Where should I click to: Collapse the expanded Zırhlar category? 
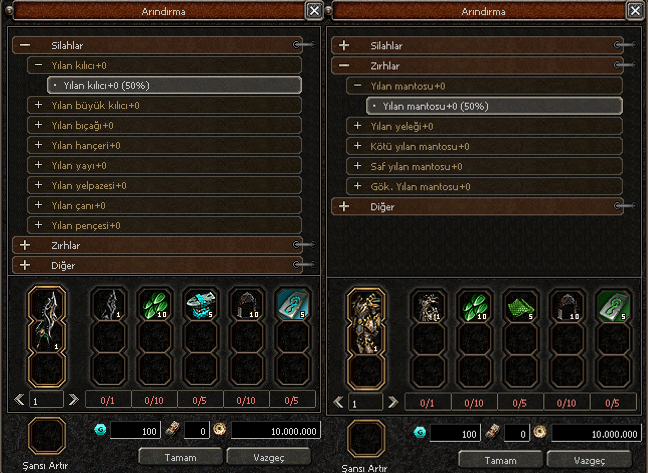click(345, 65)
